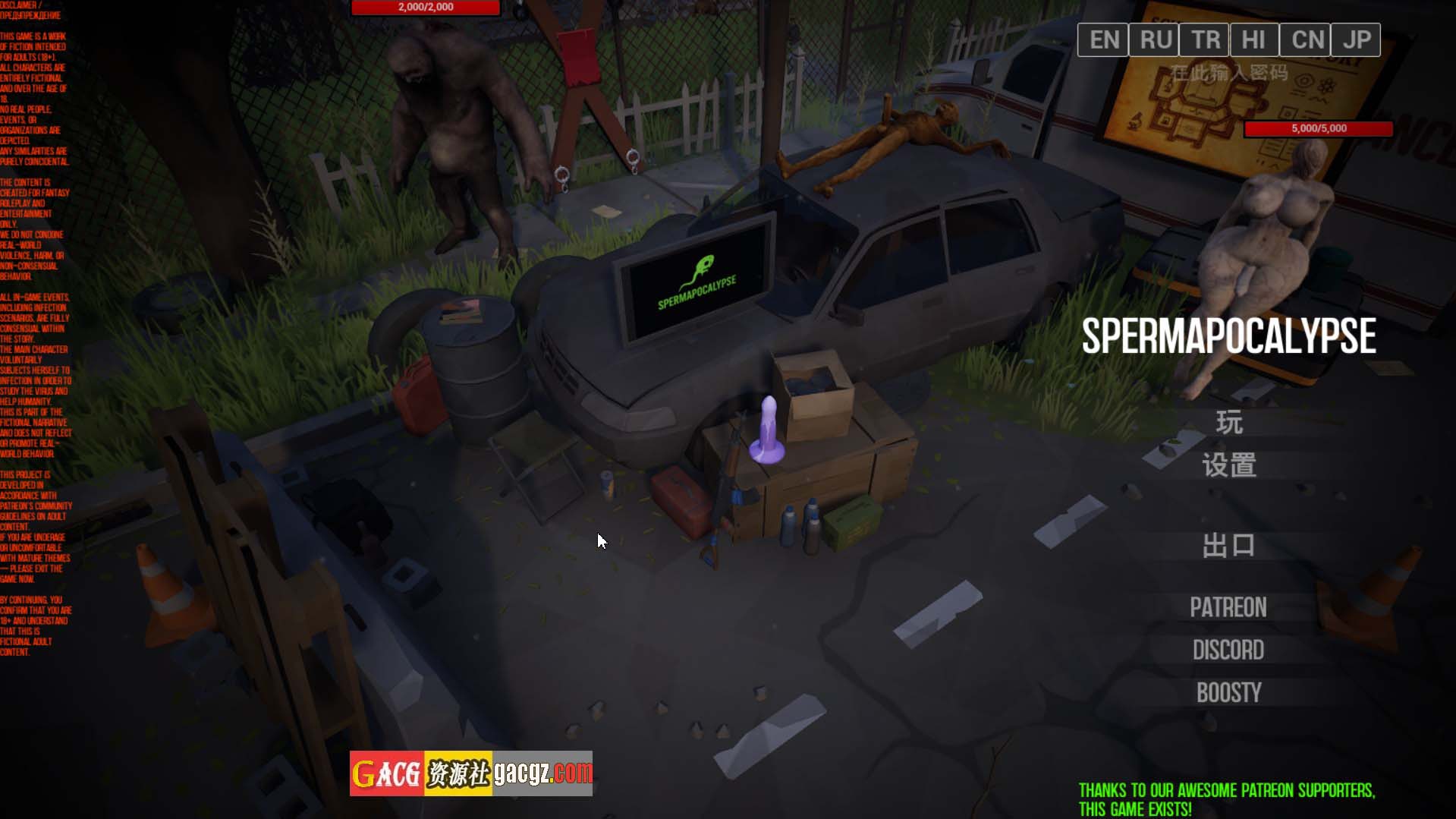Open the 玩 (Play) menu entry
1456x819 pixels.
coord(1231,421)
